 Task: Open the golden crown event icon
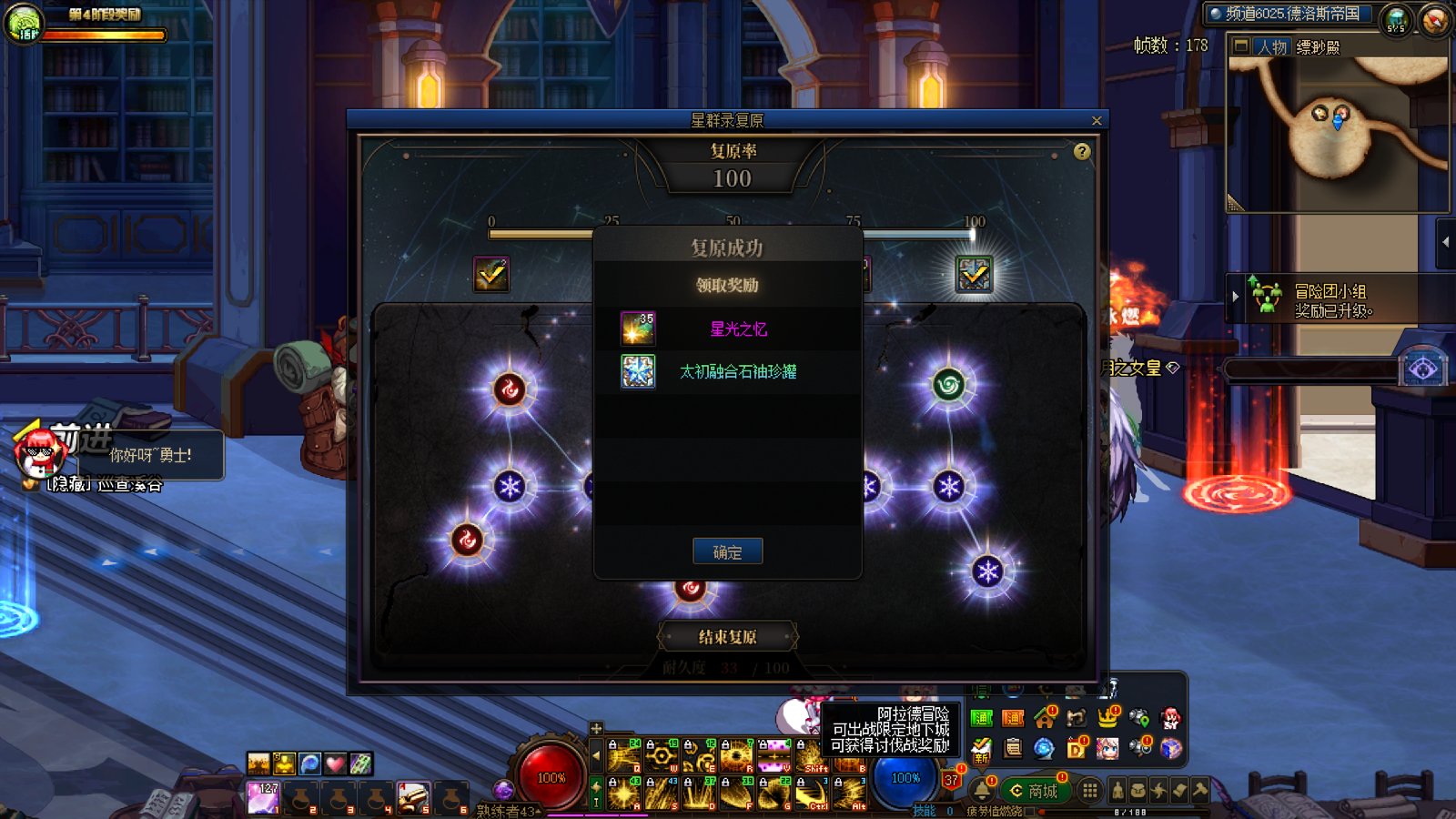(x=1107, y=718)
